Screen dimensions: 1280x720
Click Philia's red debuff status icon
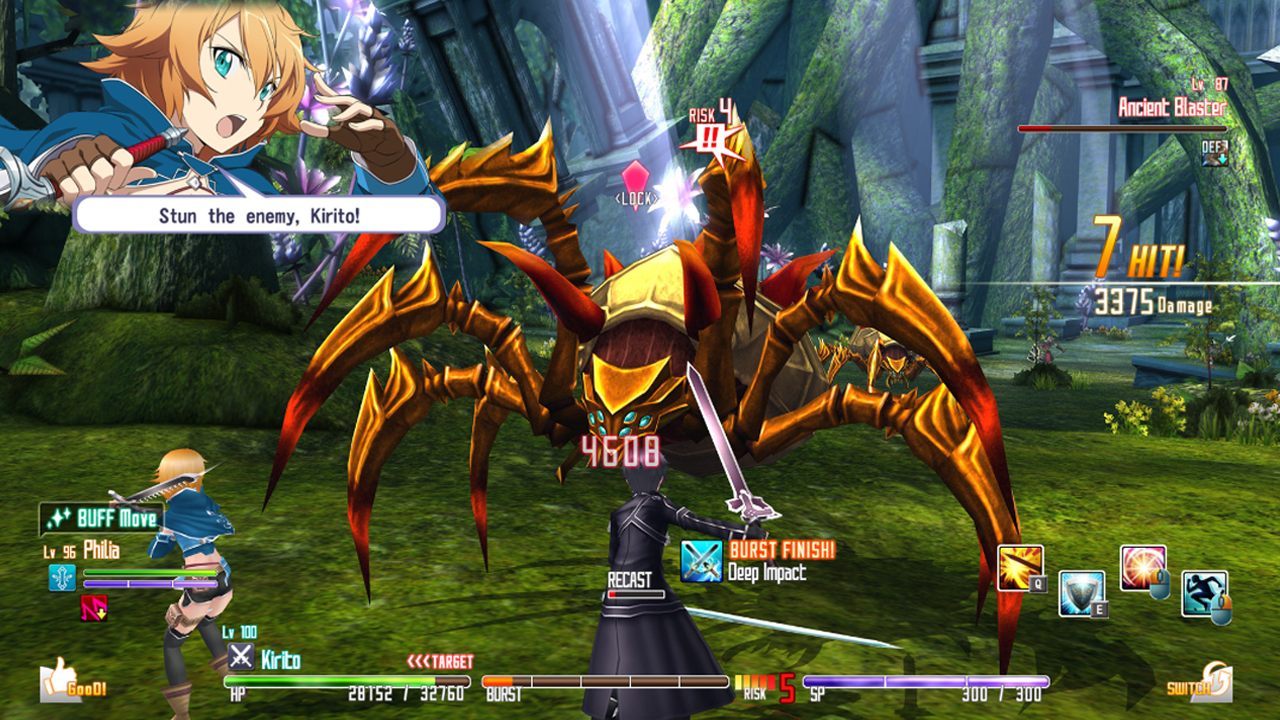93,607
